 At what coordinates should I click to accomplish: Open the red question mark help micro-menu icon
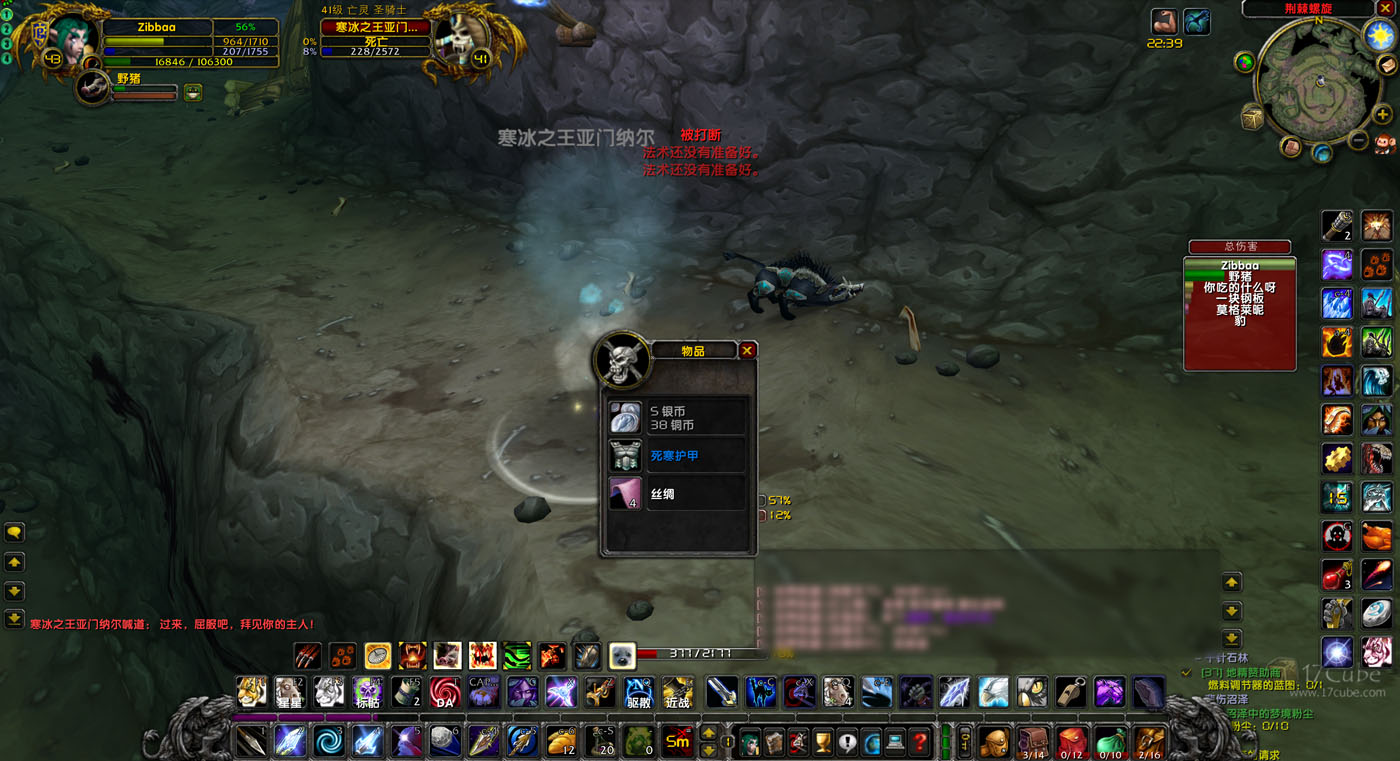919,741
